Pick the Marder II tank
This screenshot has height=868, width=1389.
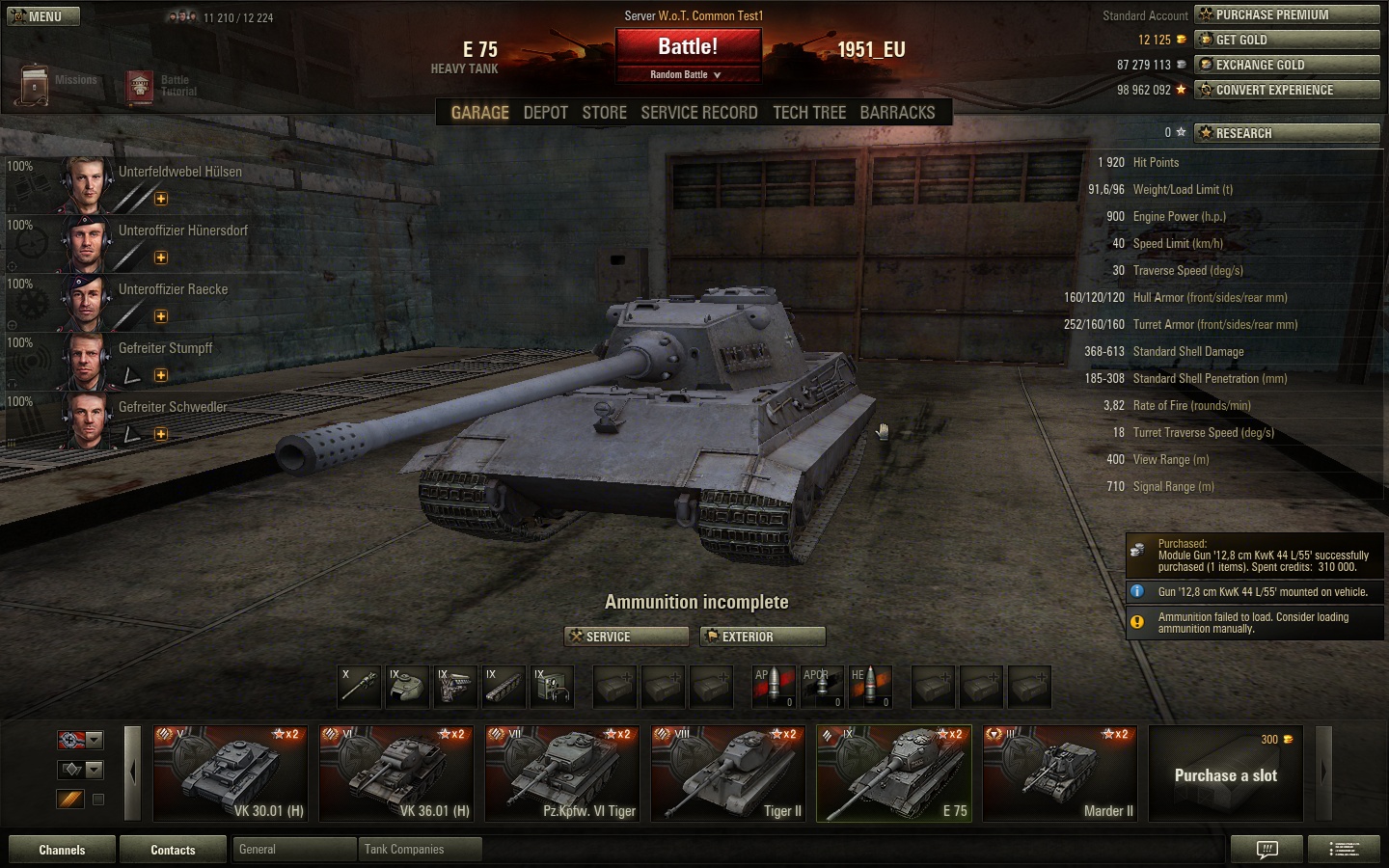click(1060, 773)
